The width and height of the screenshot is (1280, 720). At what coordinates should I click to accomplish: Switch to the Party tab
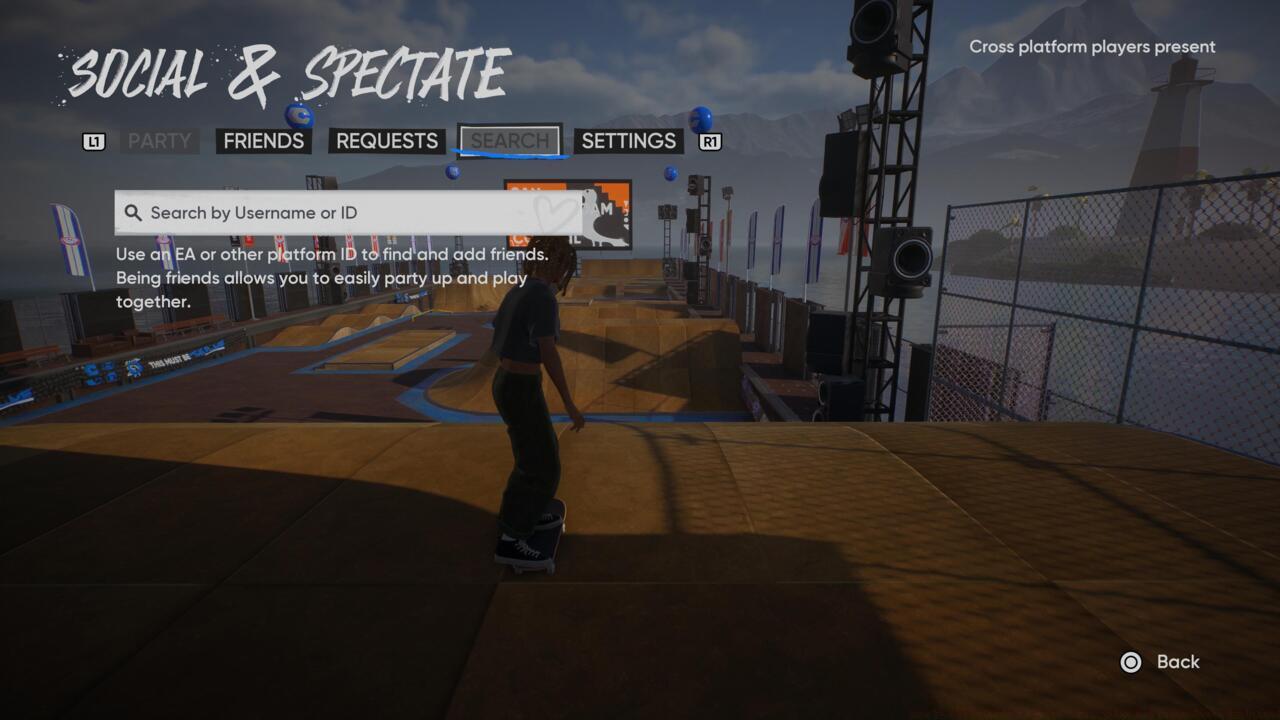(x=159, y=141)
